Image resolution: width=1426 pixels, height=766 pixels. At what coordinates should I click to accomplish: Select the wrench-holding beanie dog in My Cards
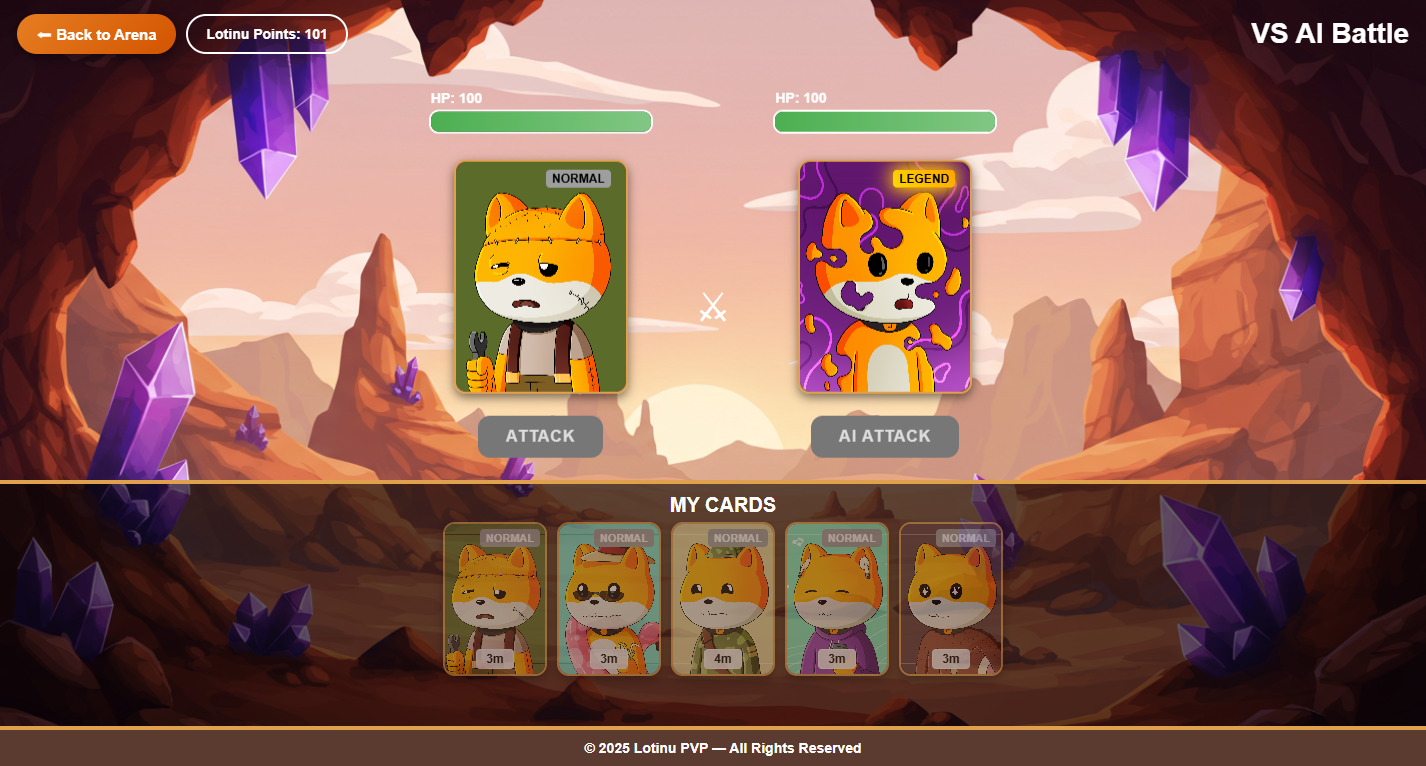[x=495, y=599]
